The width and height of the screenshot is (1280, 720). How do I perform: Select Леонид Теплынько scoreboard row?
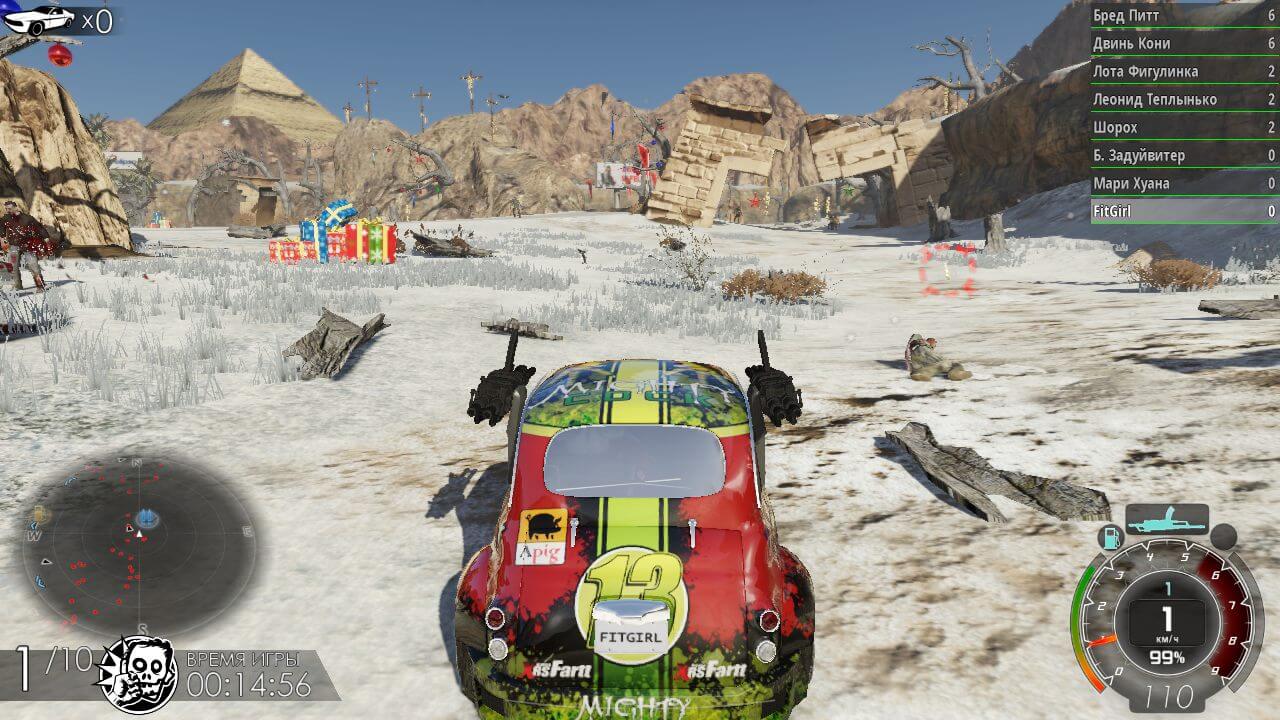point(1184,99)
